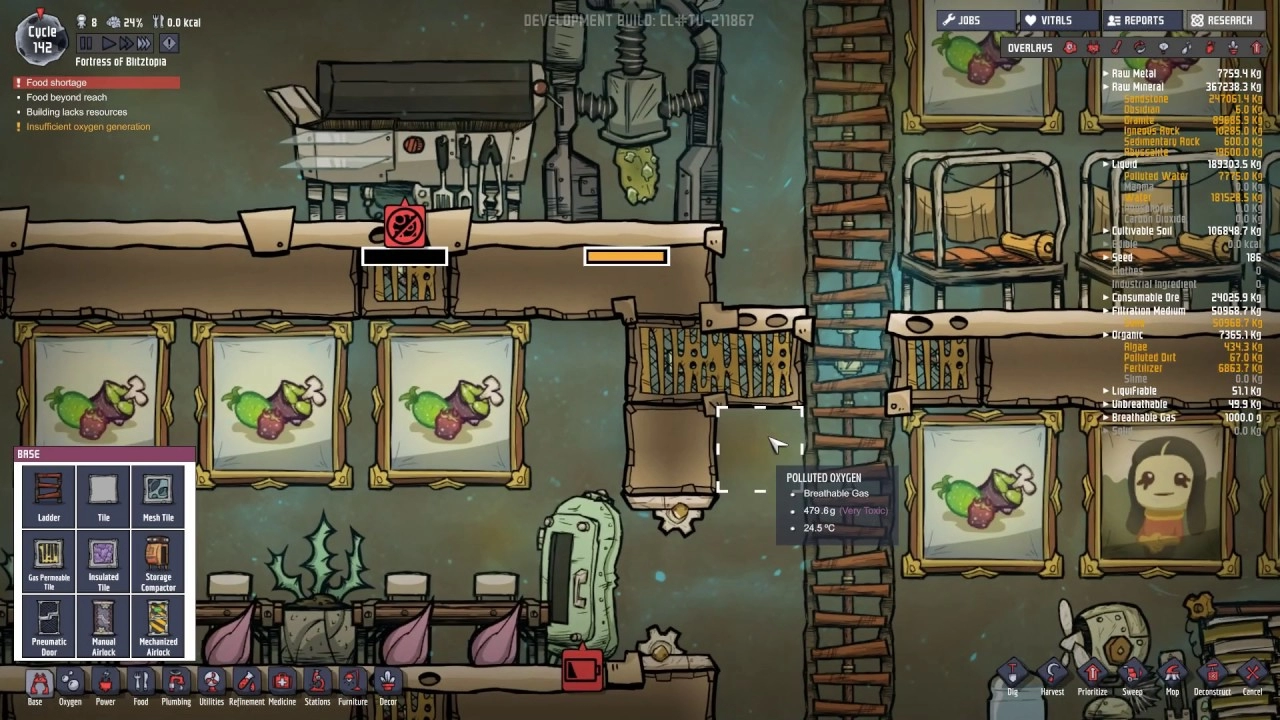The width and height of the screenshot is (1280, 720).
Task: Select Gas Permeable Tile to build
Action: pyautogui.click(x=49, y=560)
